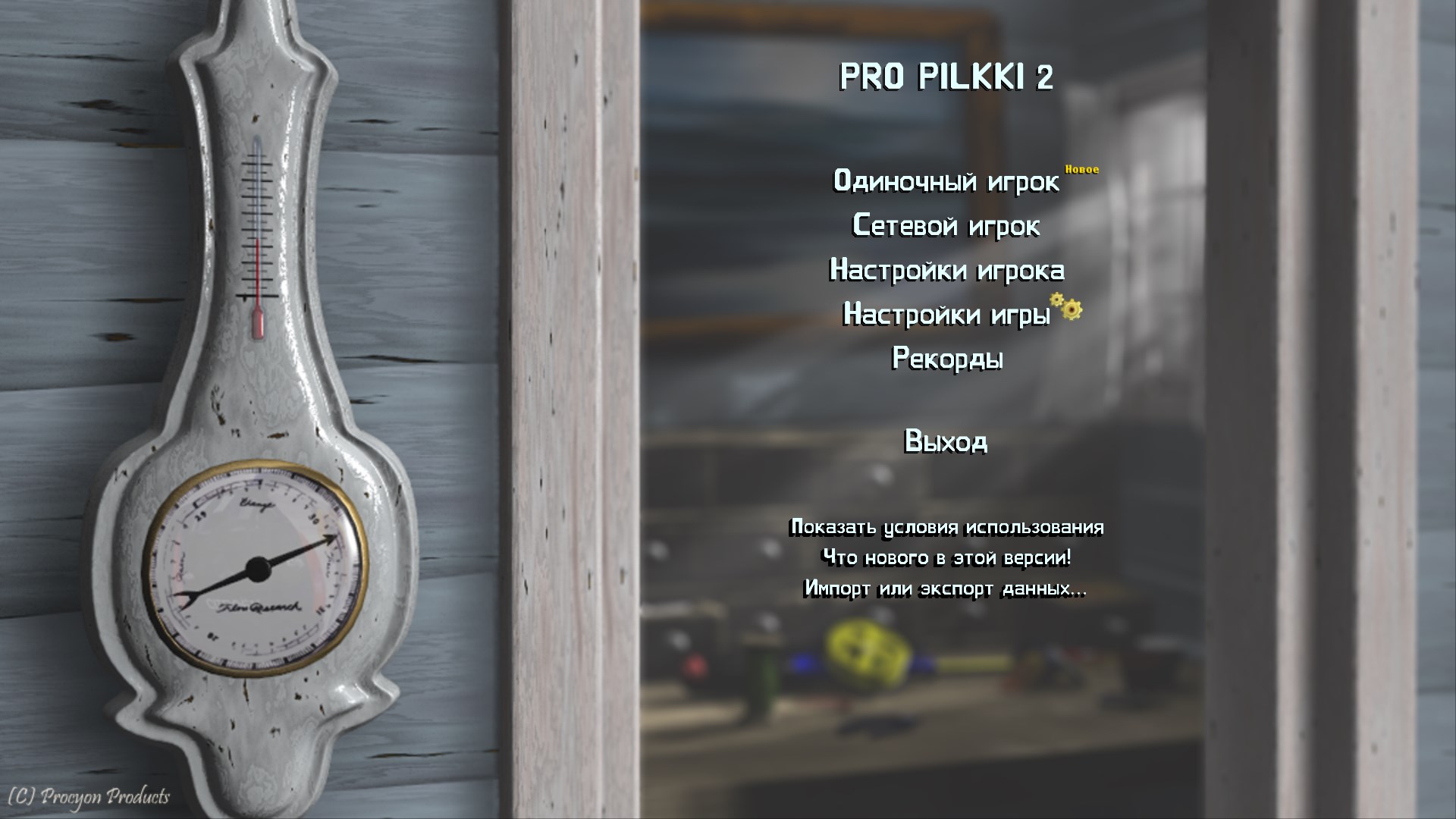Open «Что нового в этой версии!» changelog
The height and width of the screenshot is (819, 1456).
pos(946,560)
